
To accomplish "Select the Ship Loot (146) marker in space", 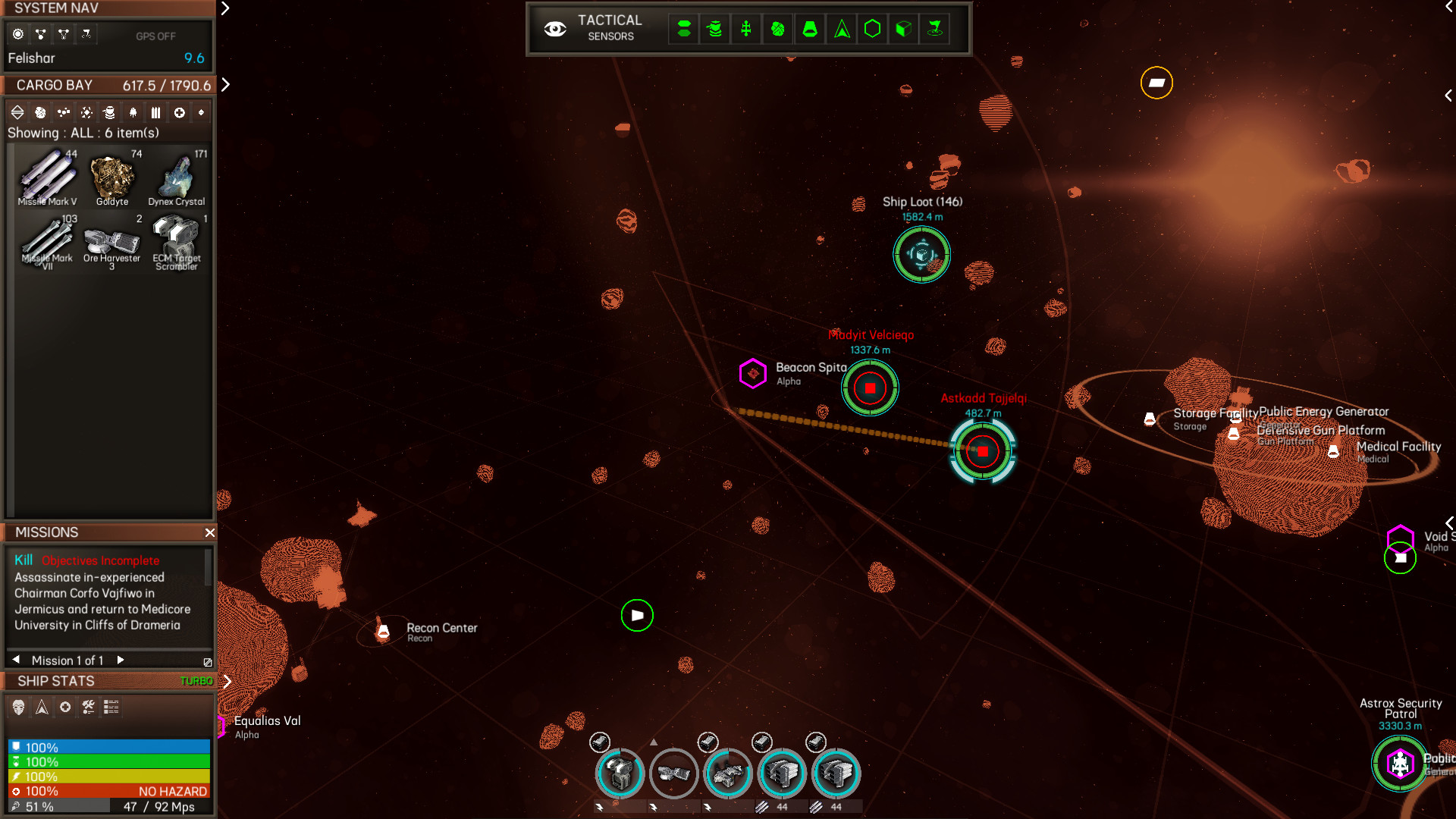I will tap(921, 256).
